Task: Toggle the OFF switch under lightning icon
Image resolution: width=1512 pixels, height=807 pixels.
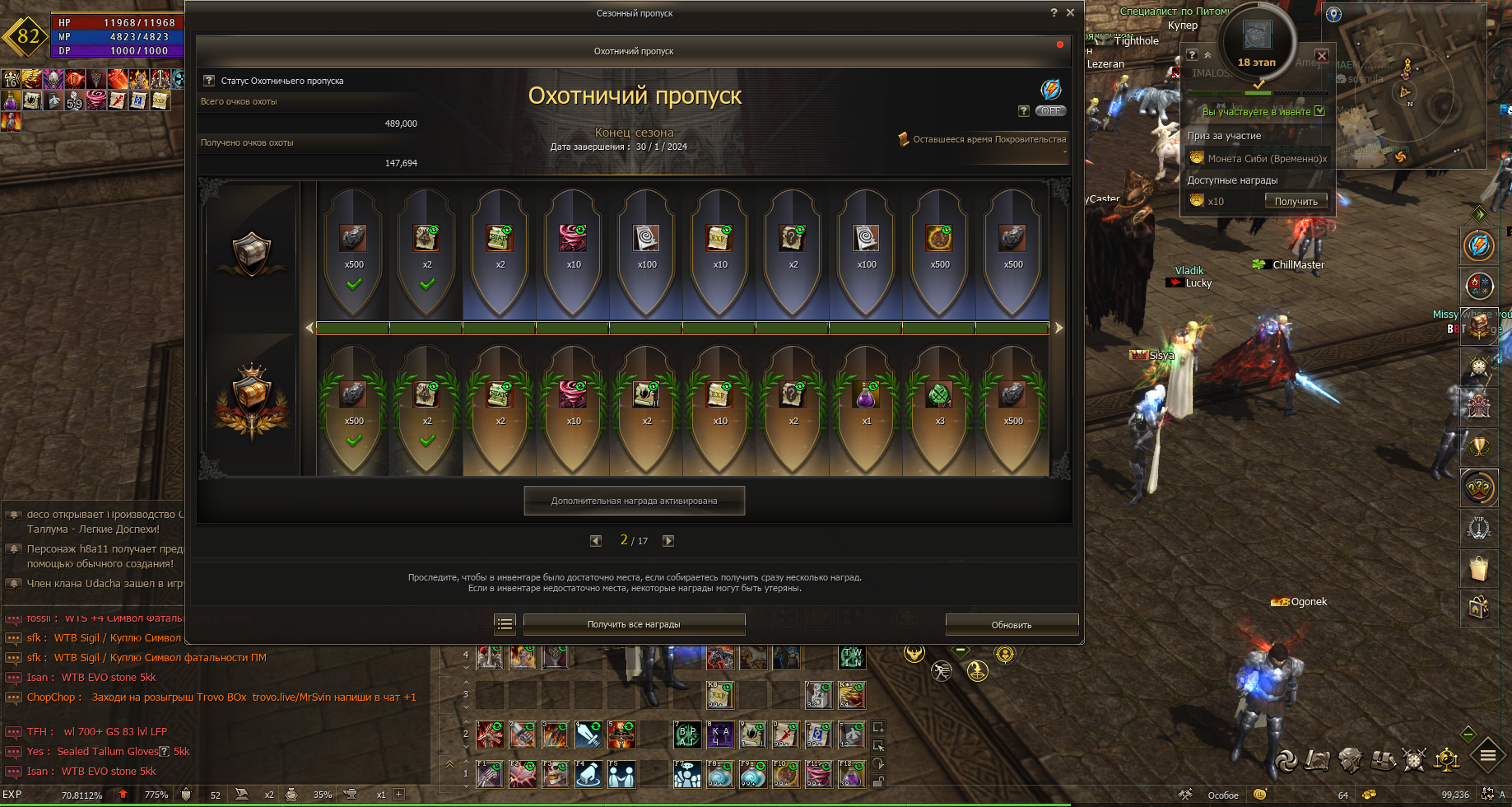Action: click(x=1050, y=111)
